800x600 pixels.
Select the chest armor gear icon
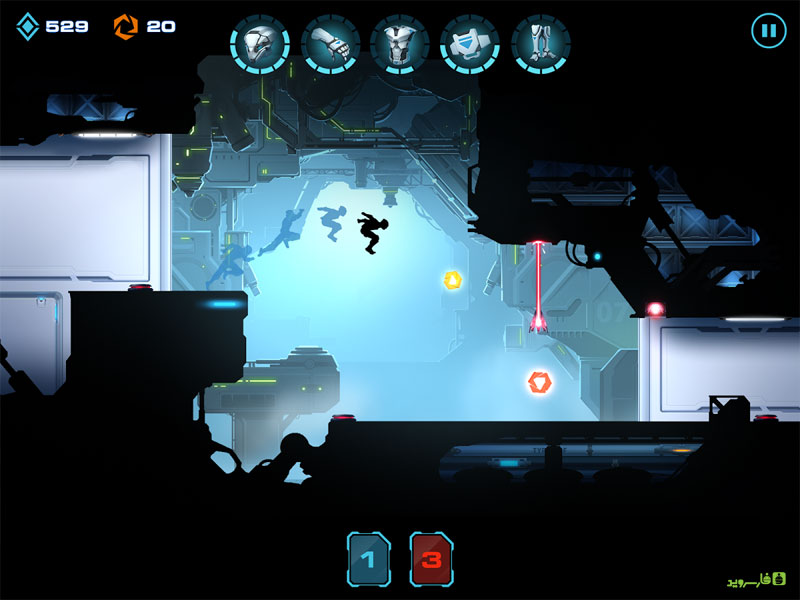[400, 44]
